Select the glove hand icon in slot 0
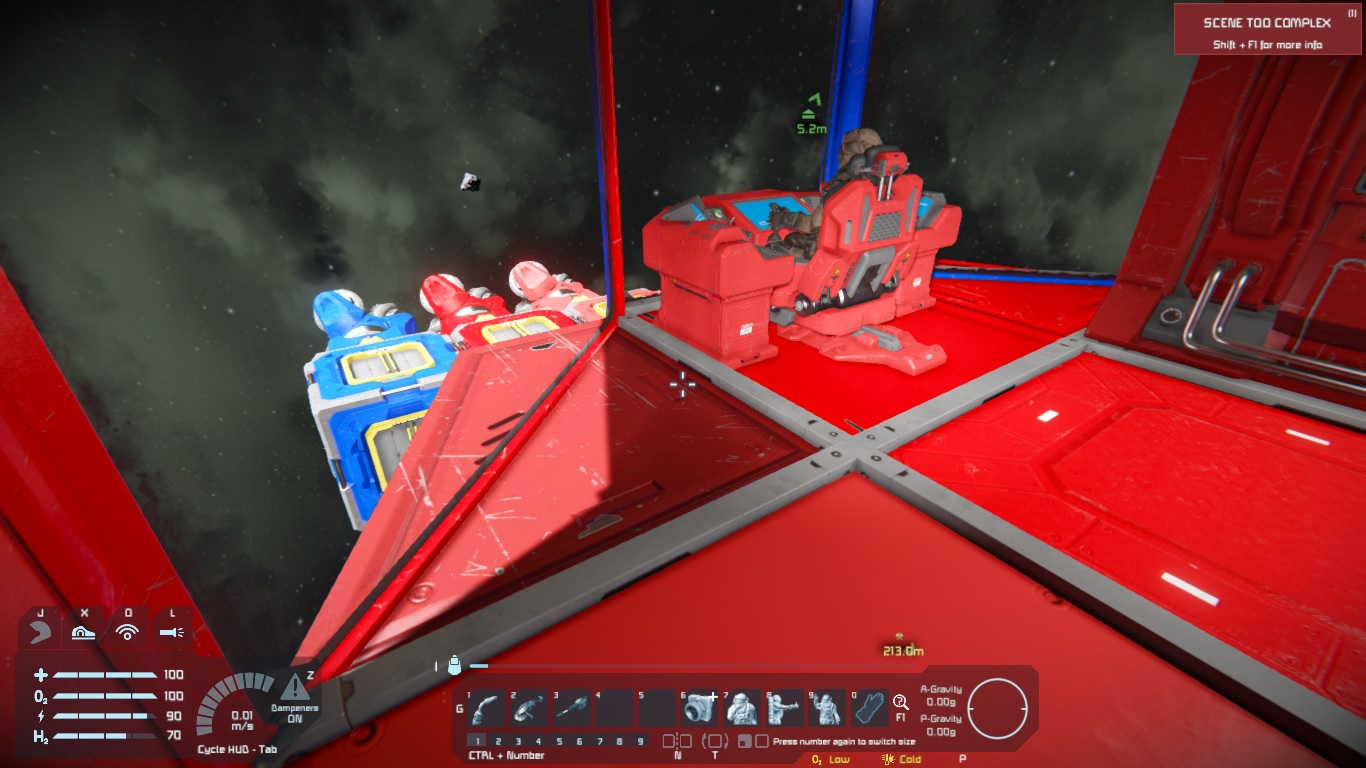The width and height of the screenshot is (1366, 768). click(870, 709)
